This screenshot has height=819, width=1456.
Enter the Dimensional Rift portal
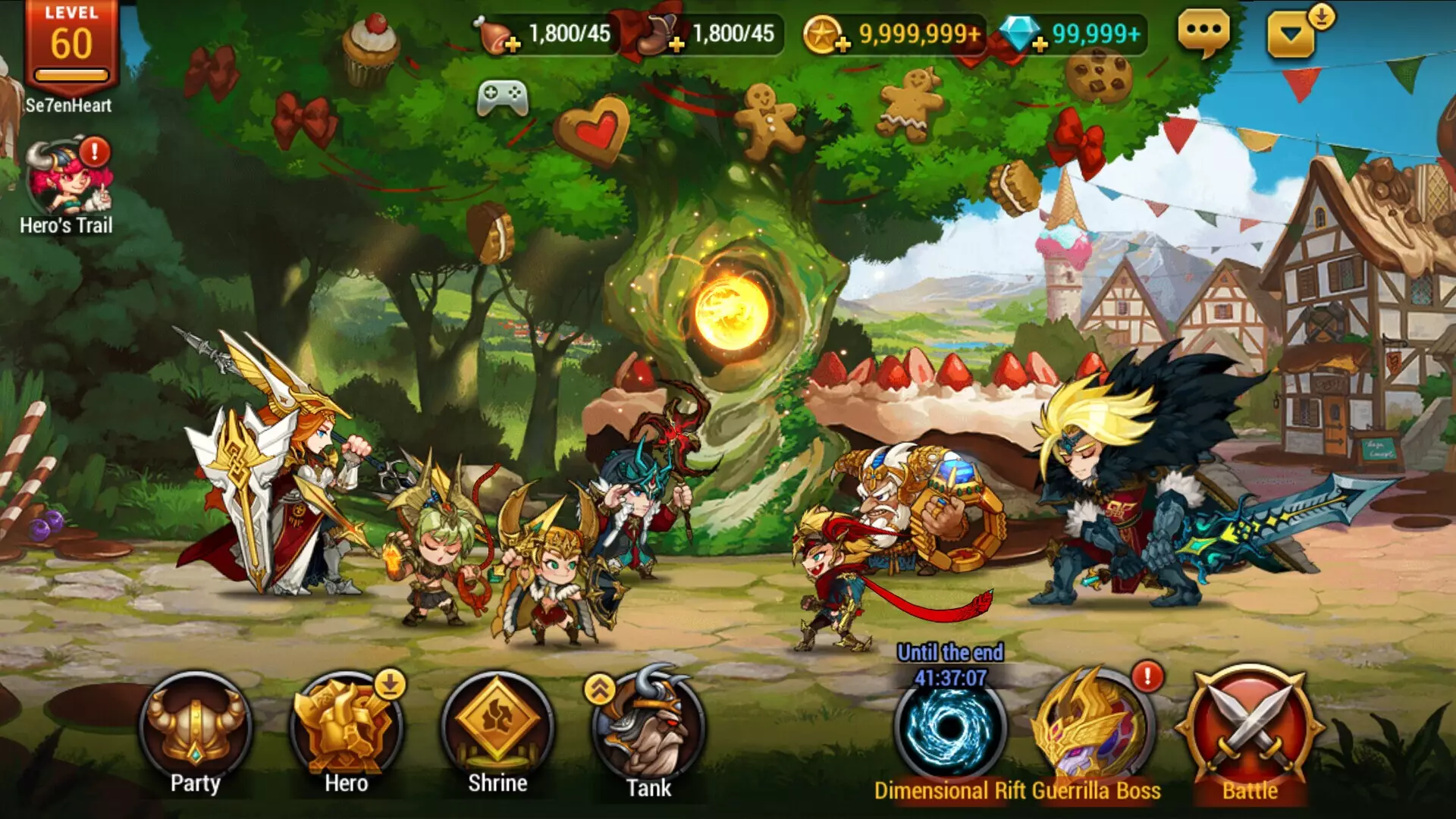coord(949,730)
